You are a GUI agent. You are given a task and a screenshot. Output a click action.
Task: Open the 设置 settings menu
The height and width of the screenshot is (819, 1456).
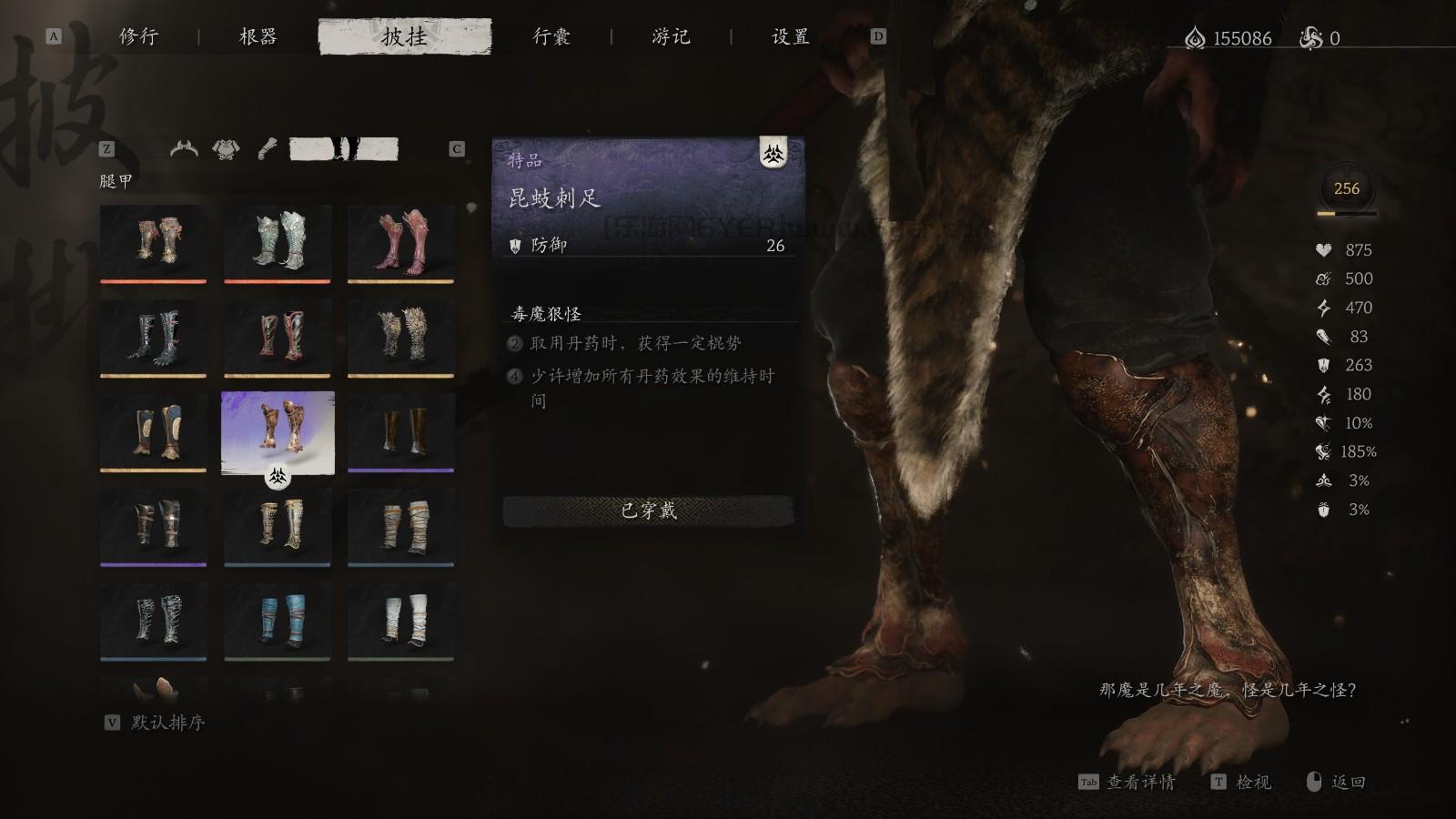point(790,36)
